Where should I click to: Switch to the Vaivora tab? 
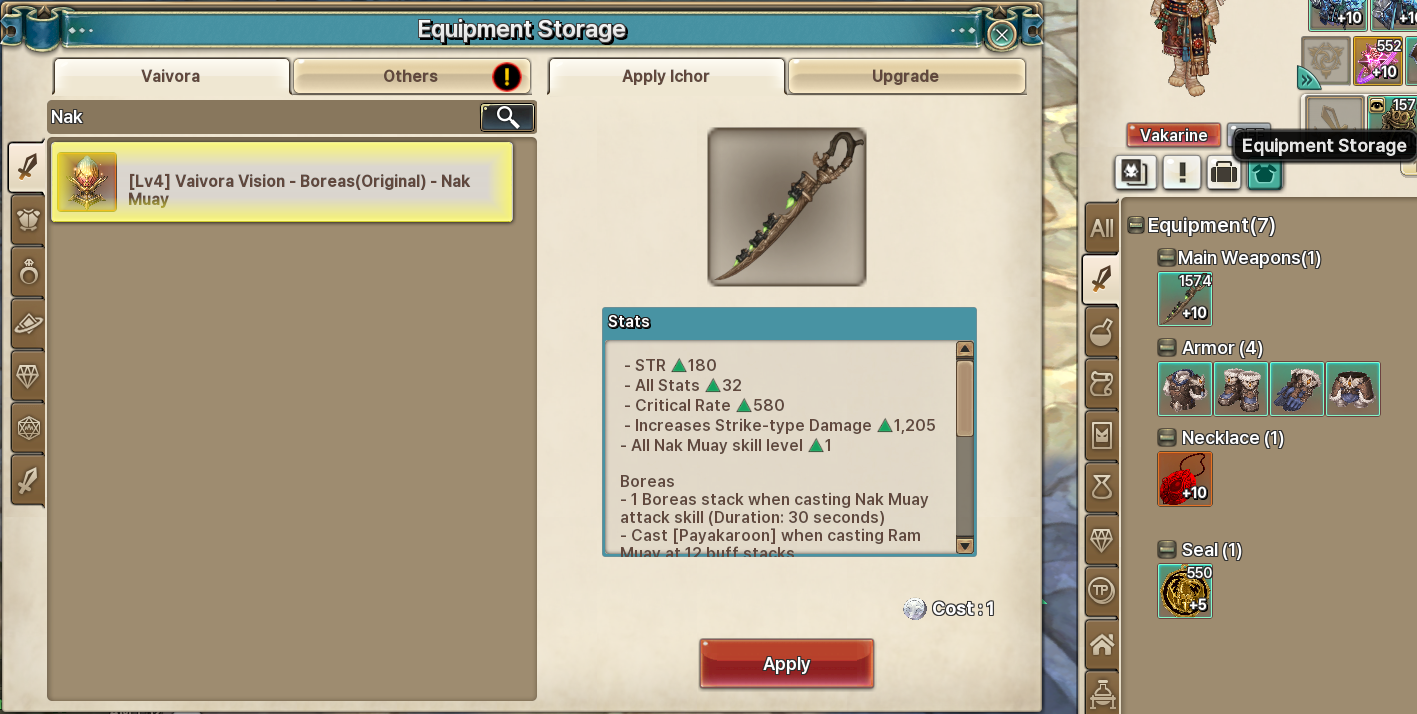[171, 76]
